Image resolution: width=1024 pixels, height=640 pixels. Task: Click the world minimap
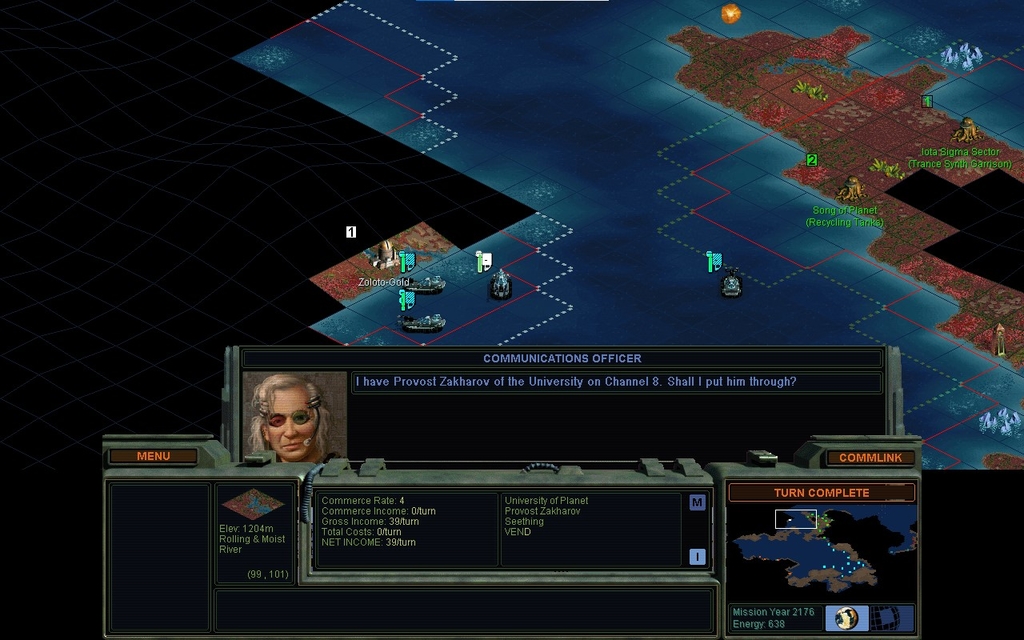821,548
